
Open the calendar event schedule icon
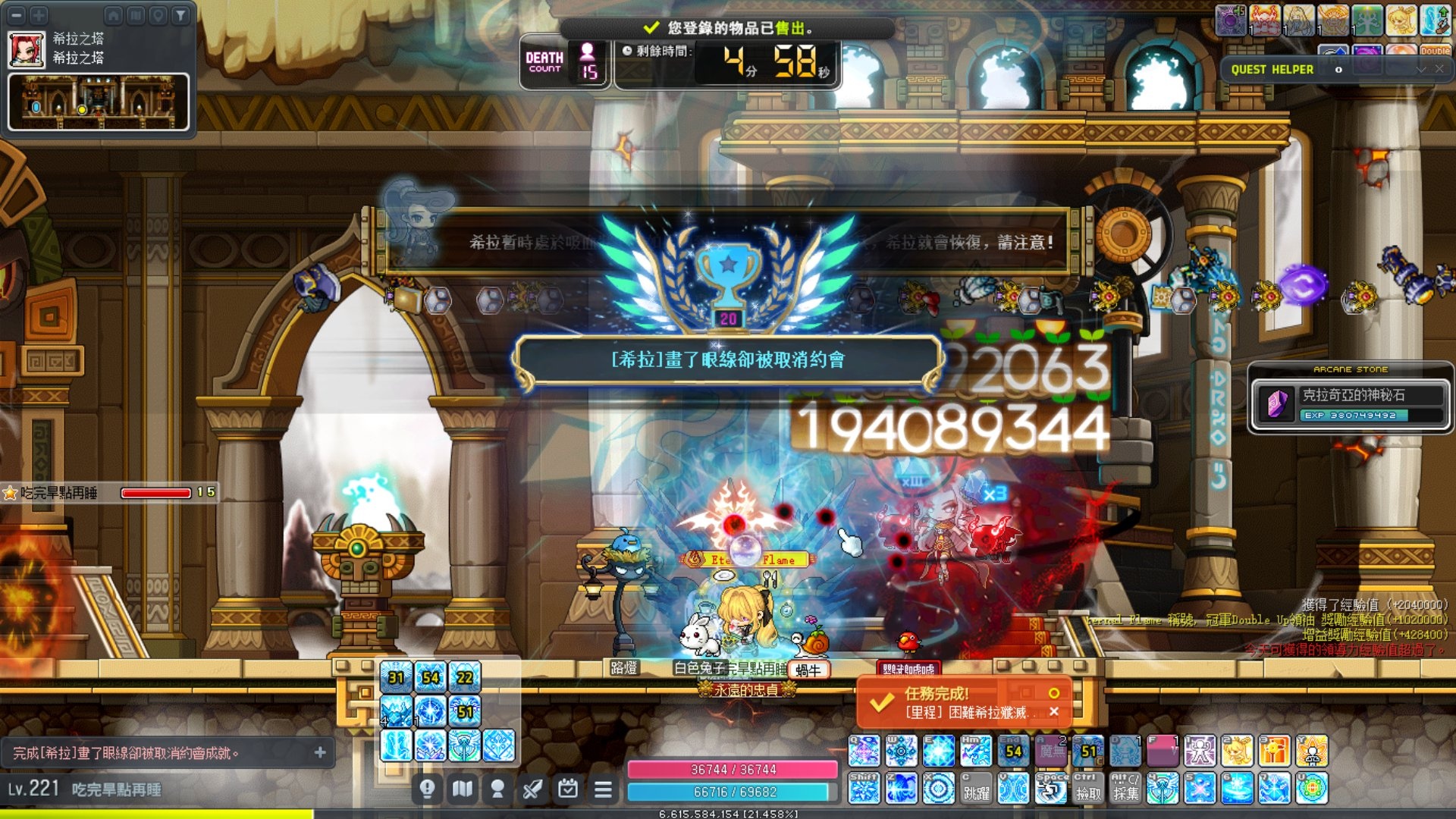[568, 789]
